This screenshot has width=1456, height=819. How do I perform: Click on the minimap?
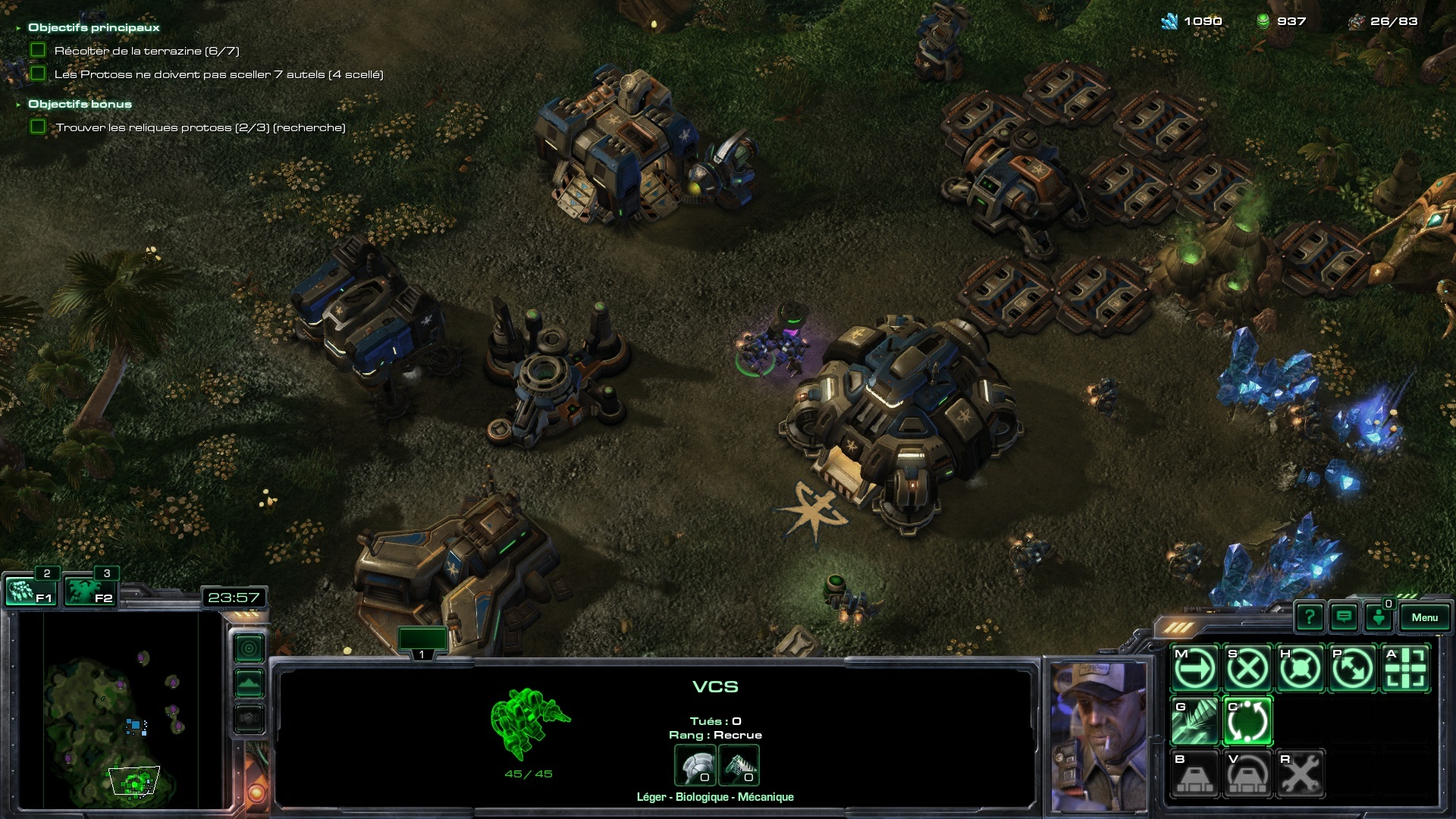pos(121,713)
